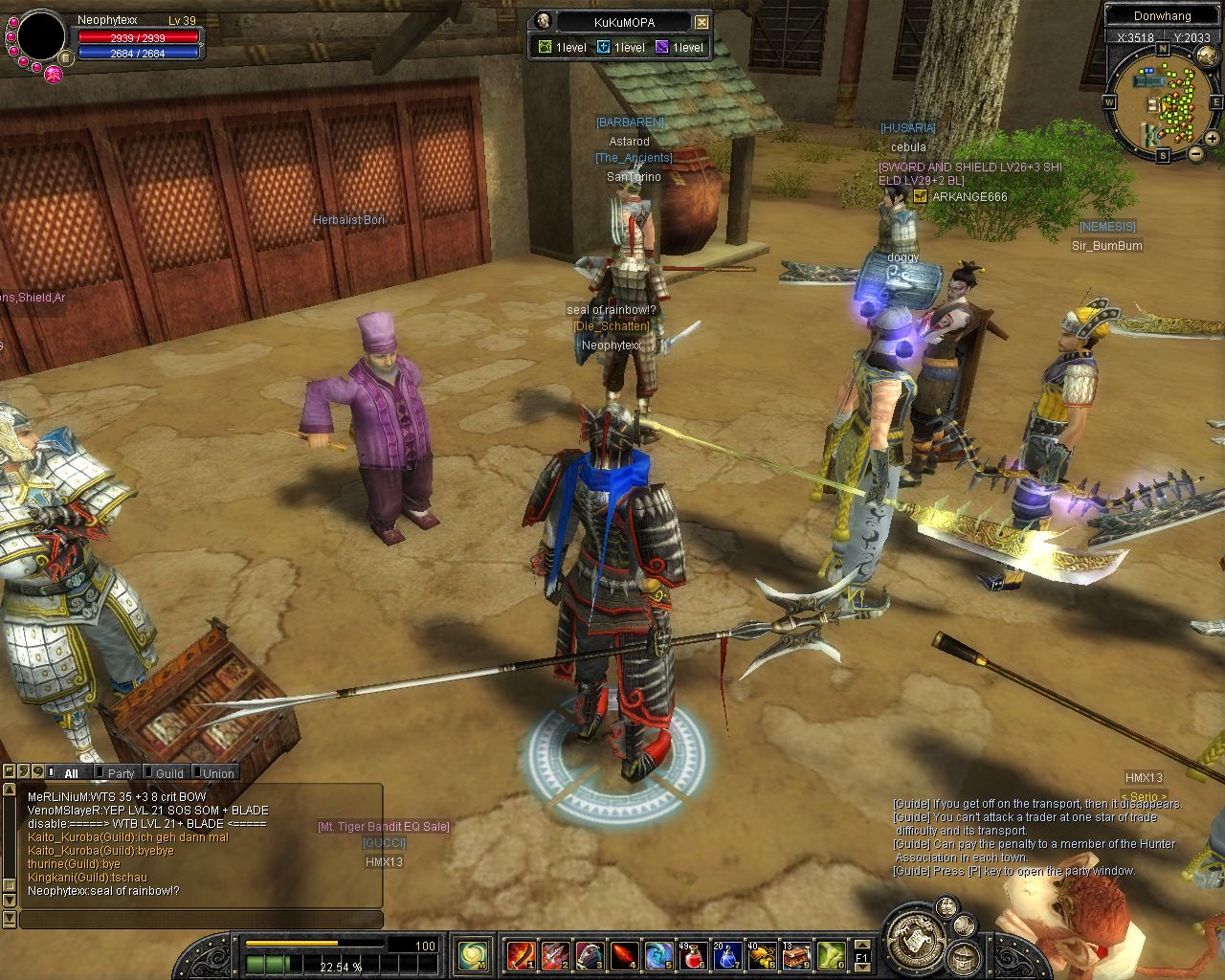Screen dimensions: 1225x980
Task: Use the treasure chest item in slot 9
Action: click(x=795, y=954)
